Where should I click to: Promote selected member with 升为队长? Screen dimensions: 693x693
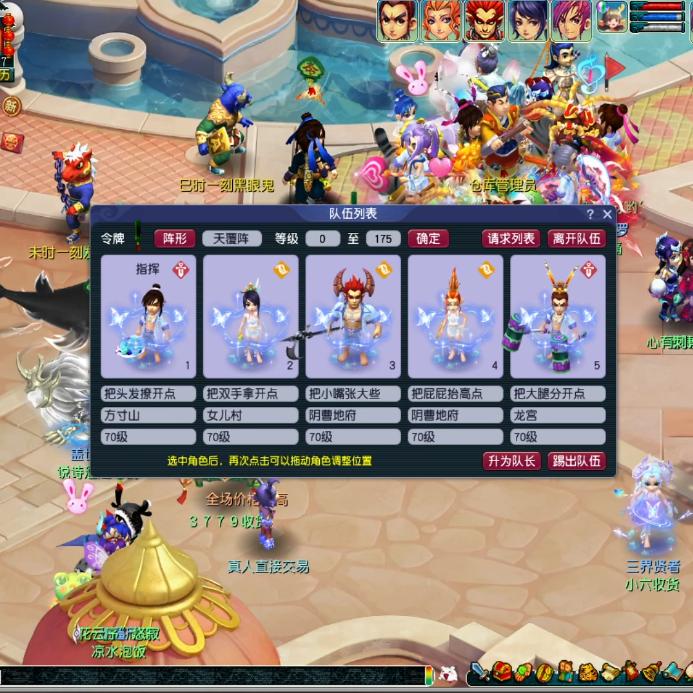(512, 460)
